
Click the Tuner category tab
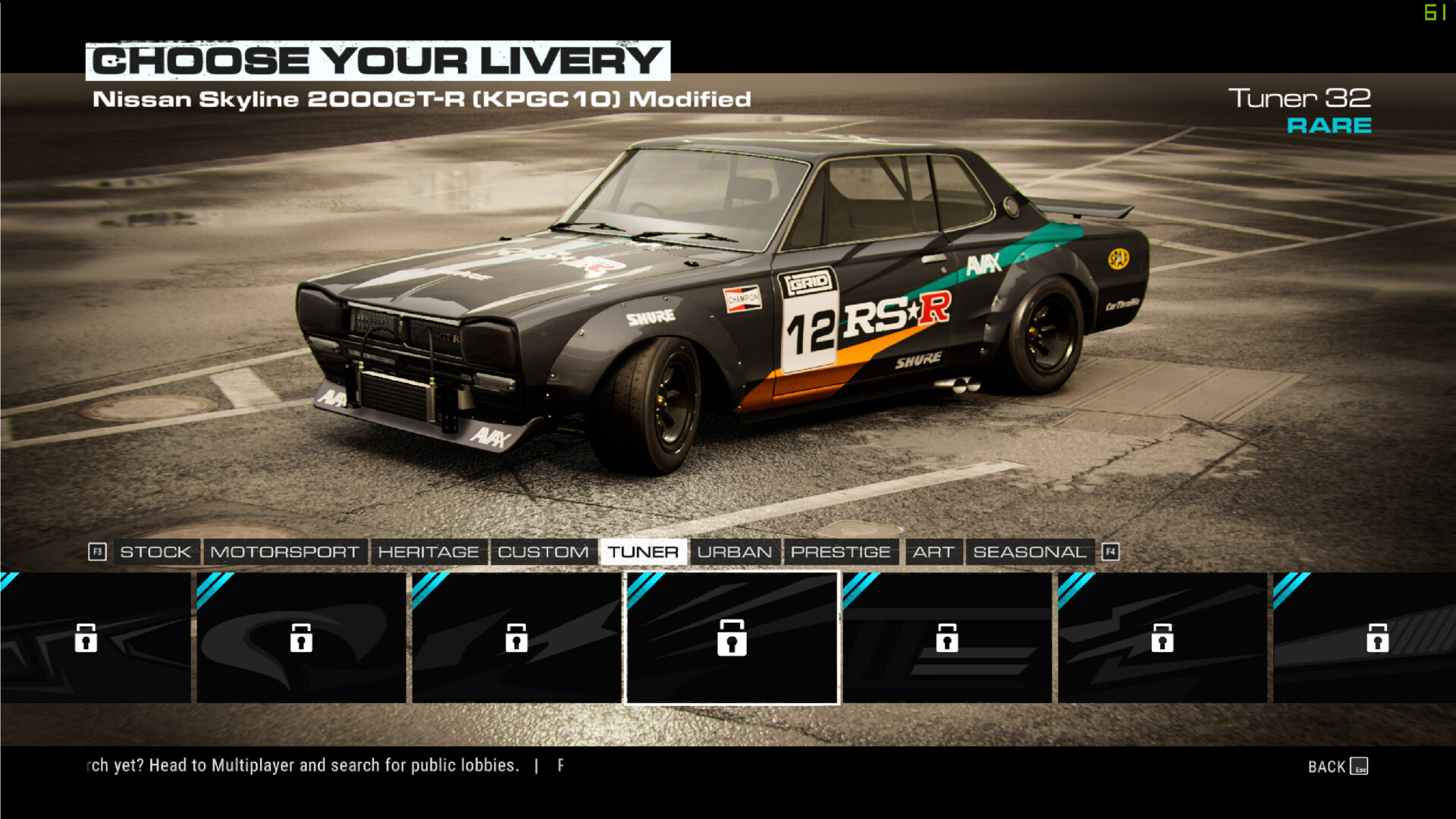[x=643, y=552]
